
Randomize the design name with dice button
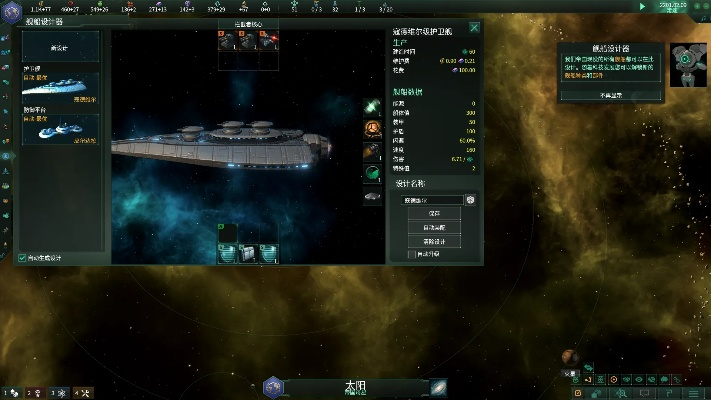tap(470, 200)
